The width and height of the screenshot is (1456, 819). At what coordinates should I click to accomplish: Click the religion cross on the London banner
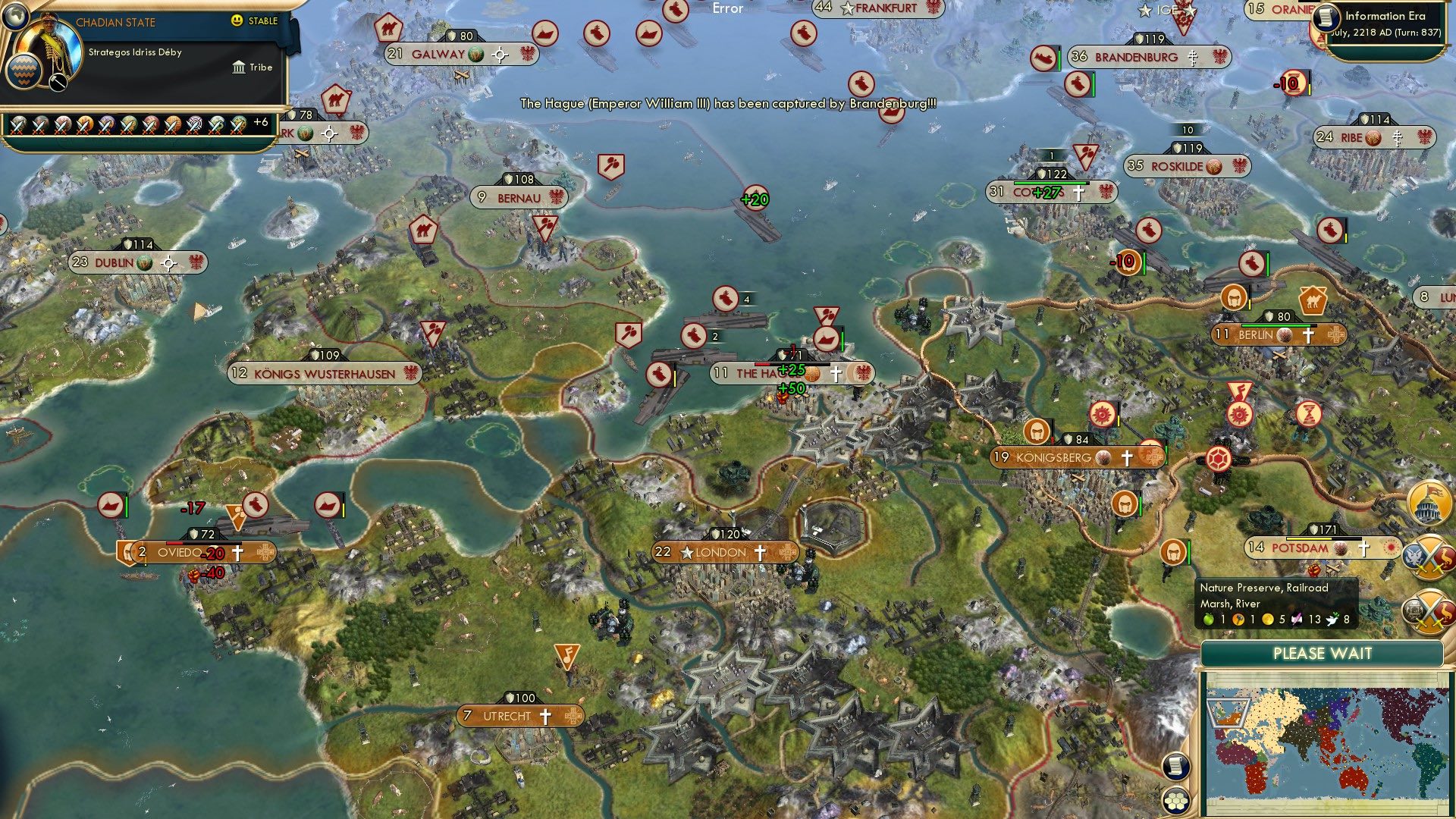(x=761, y=553)
